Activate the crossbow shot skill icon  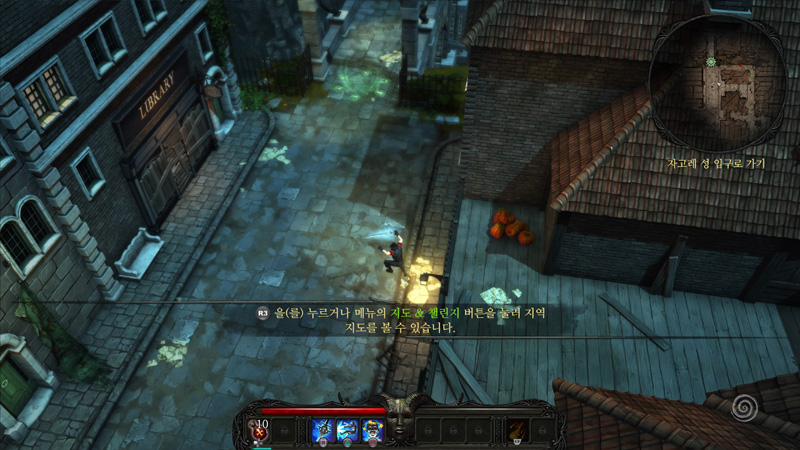tap(323, 431)
